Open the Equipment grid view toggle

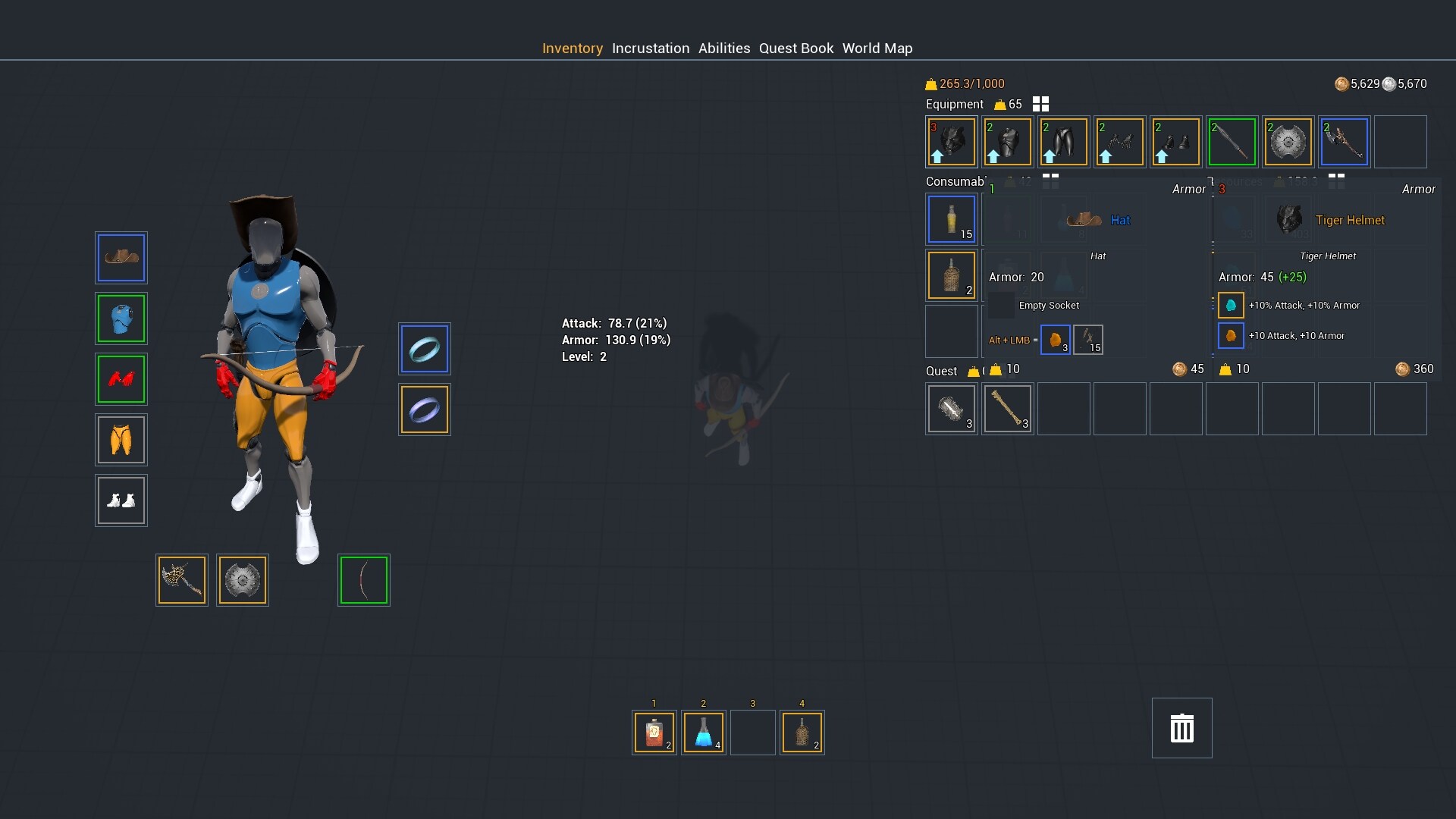1040,104
